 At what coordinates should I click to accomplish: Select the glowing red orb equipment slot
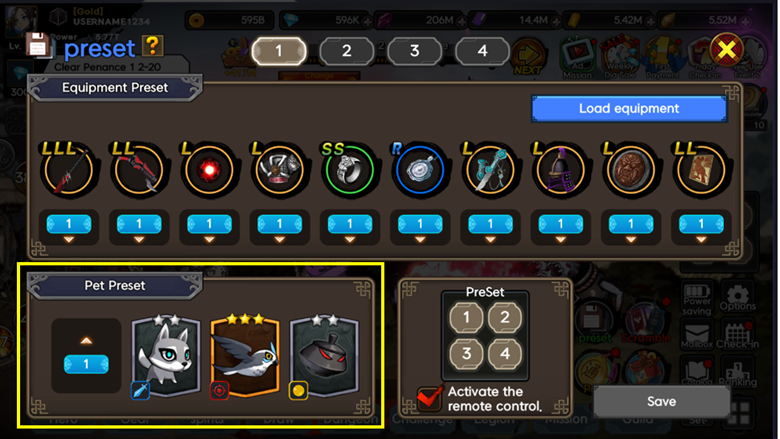point(209,173)
